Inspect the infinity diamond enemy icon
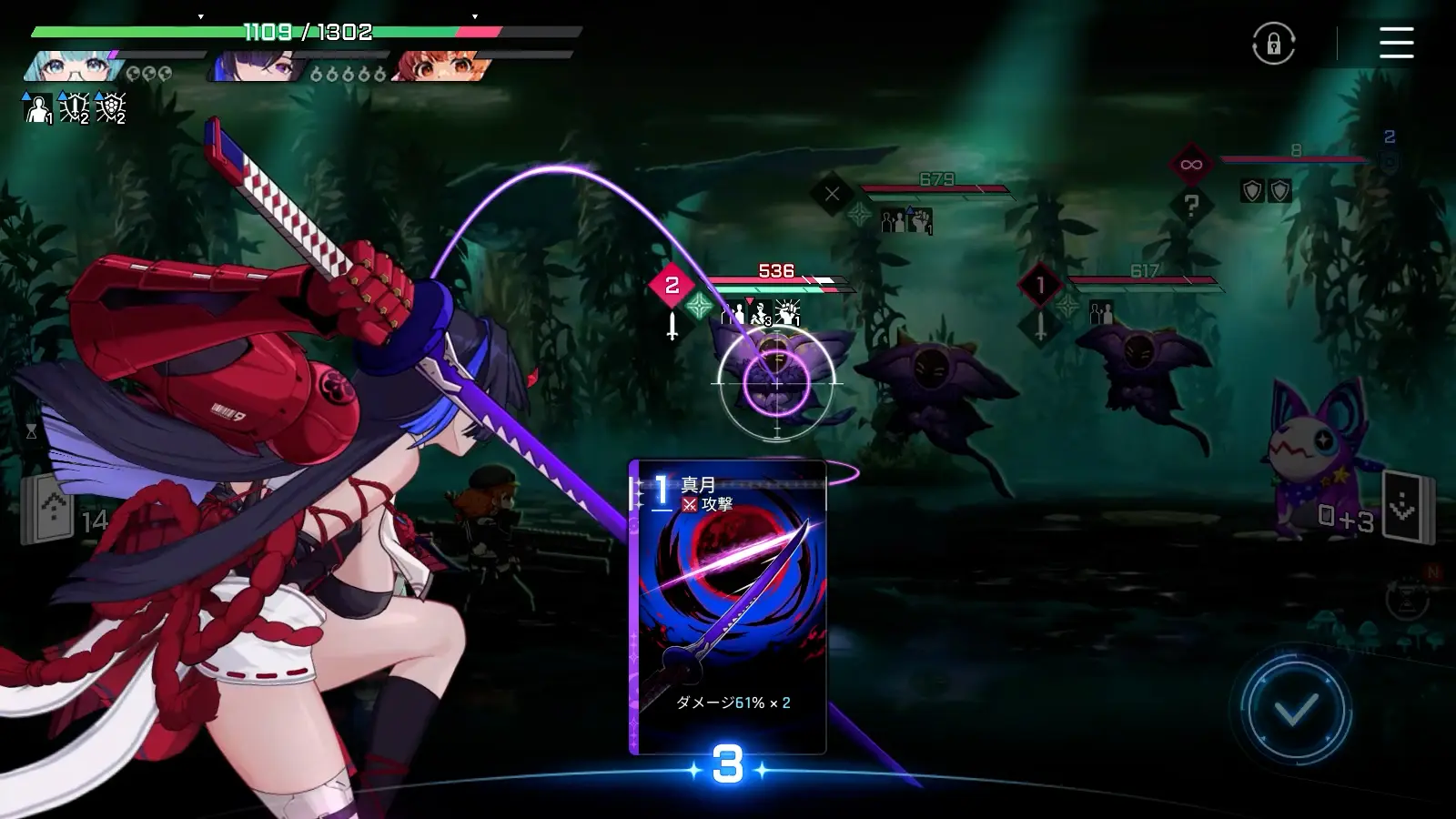 pyautogui.click(x=1190, y=165)
